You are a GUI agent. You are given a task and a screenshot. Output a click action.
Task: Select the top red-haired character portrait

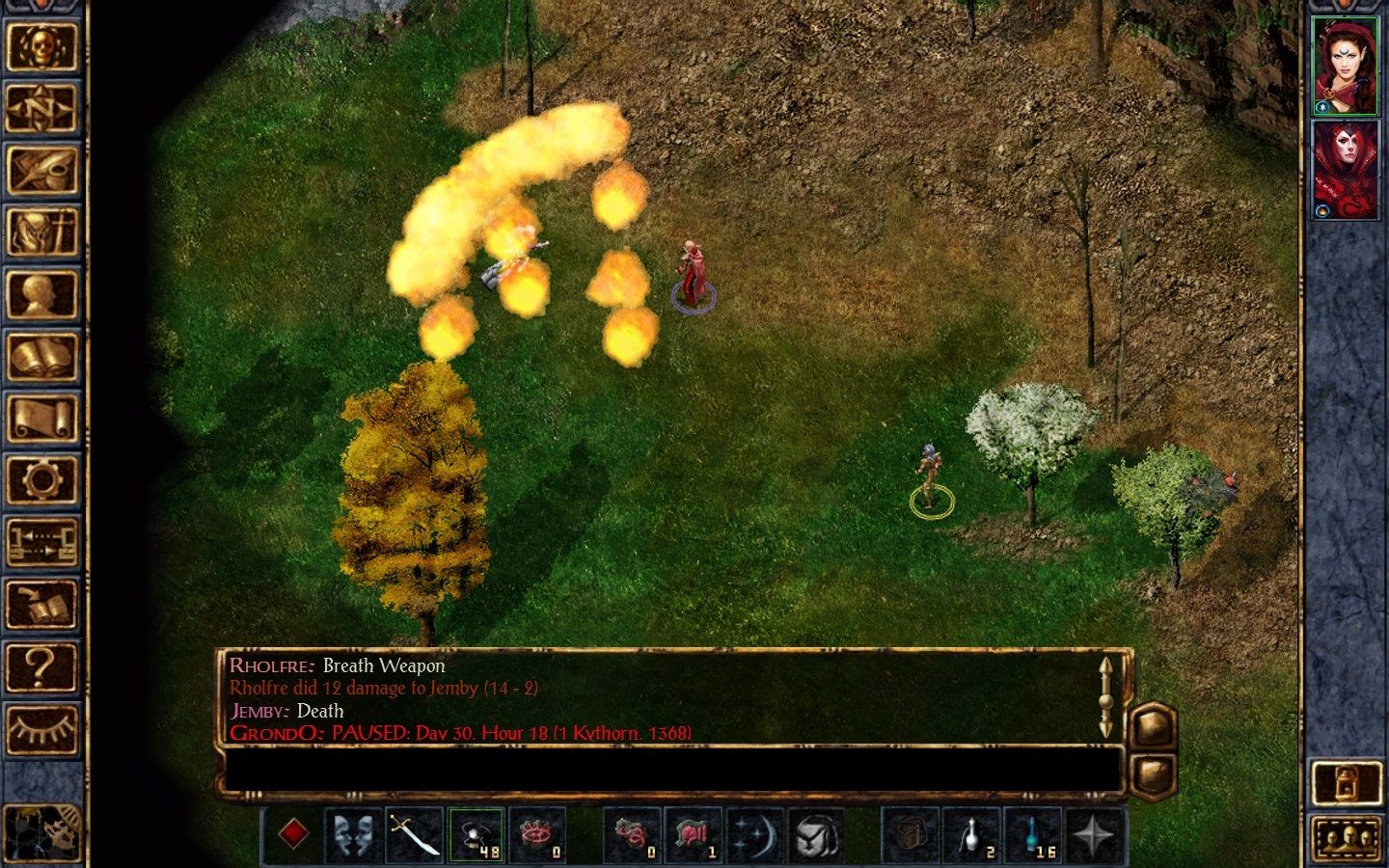pos(1346,66)
